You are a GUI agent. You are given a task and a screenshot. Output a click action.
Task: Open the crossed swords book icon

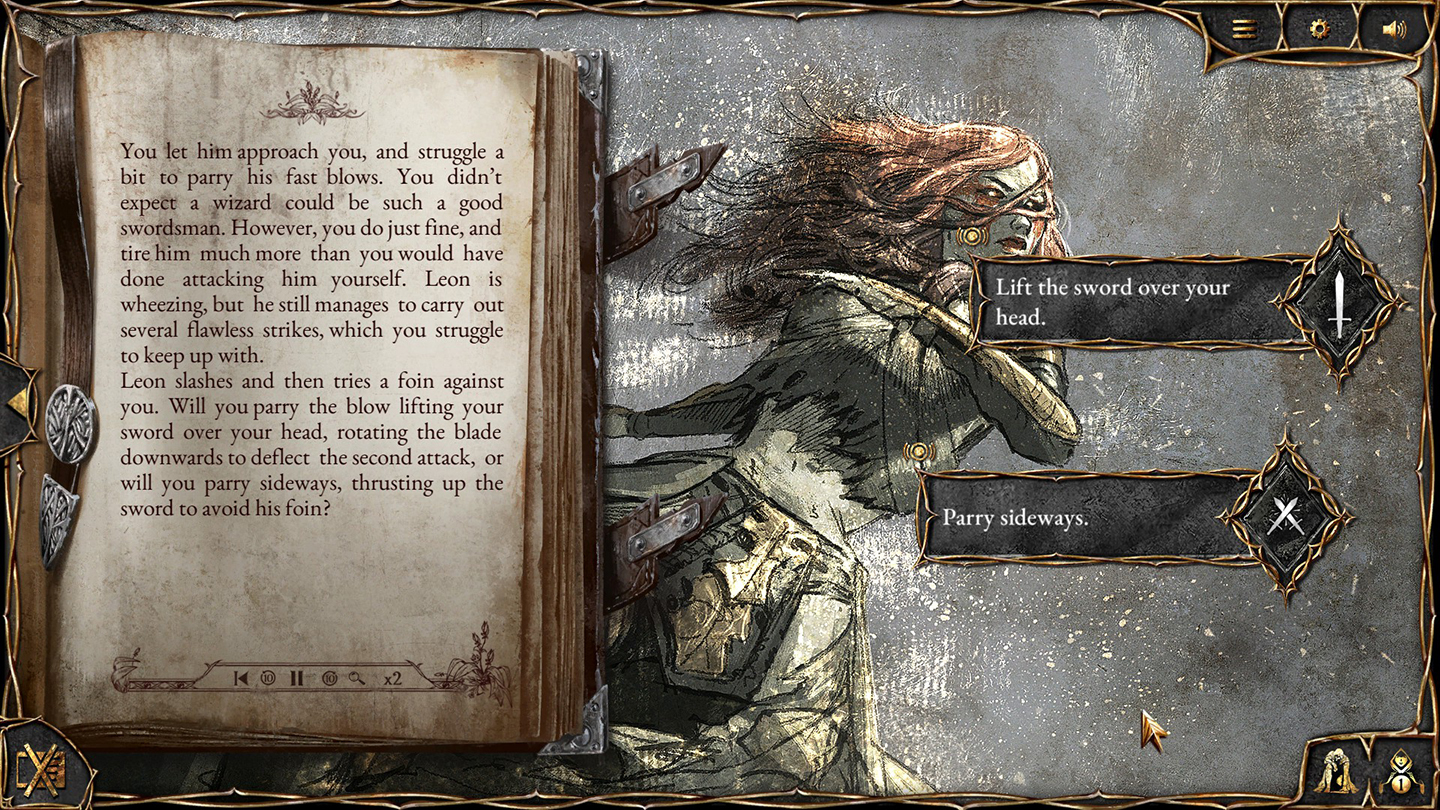[40, 770]
